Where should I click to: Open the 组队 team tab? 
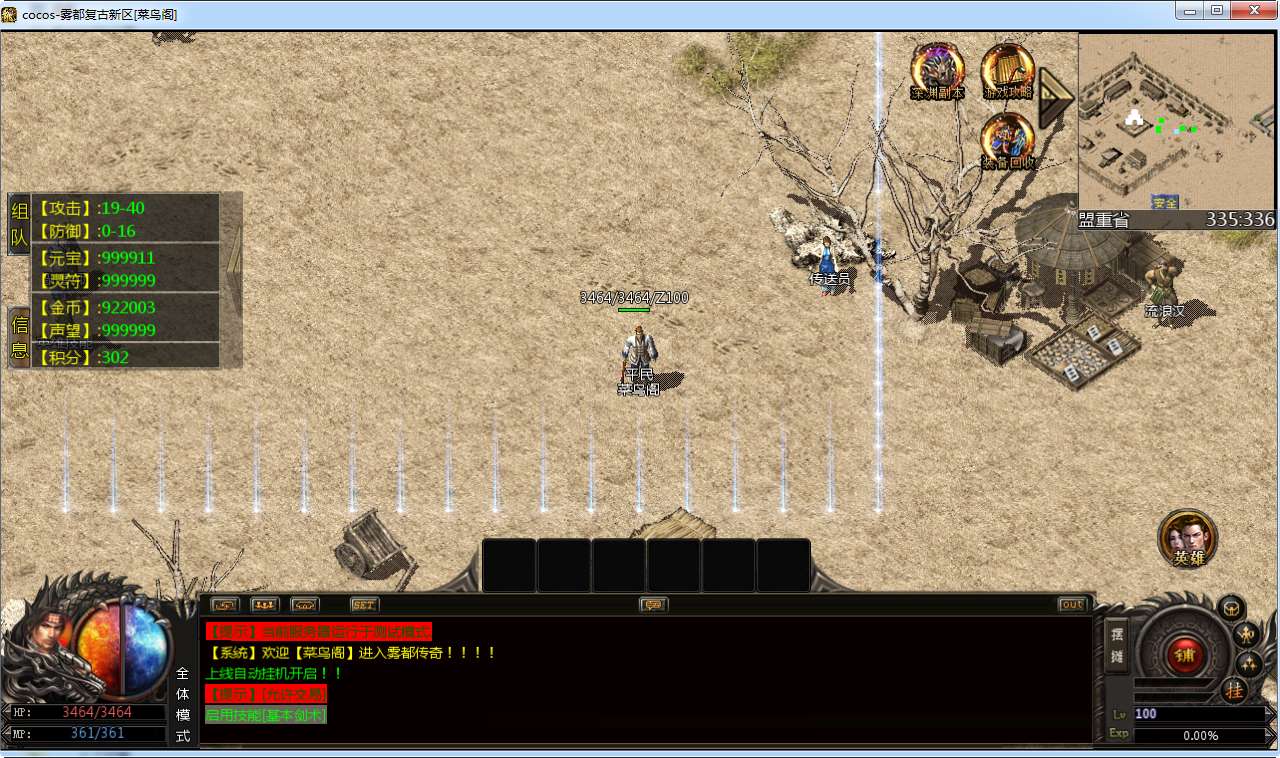click(19, 224)
